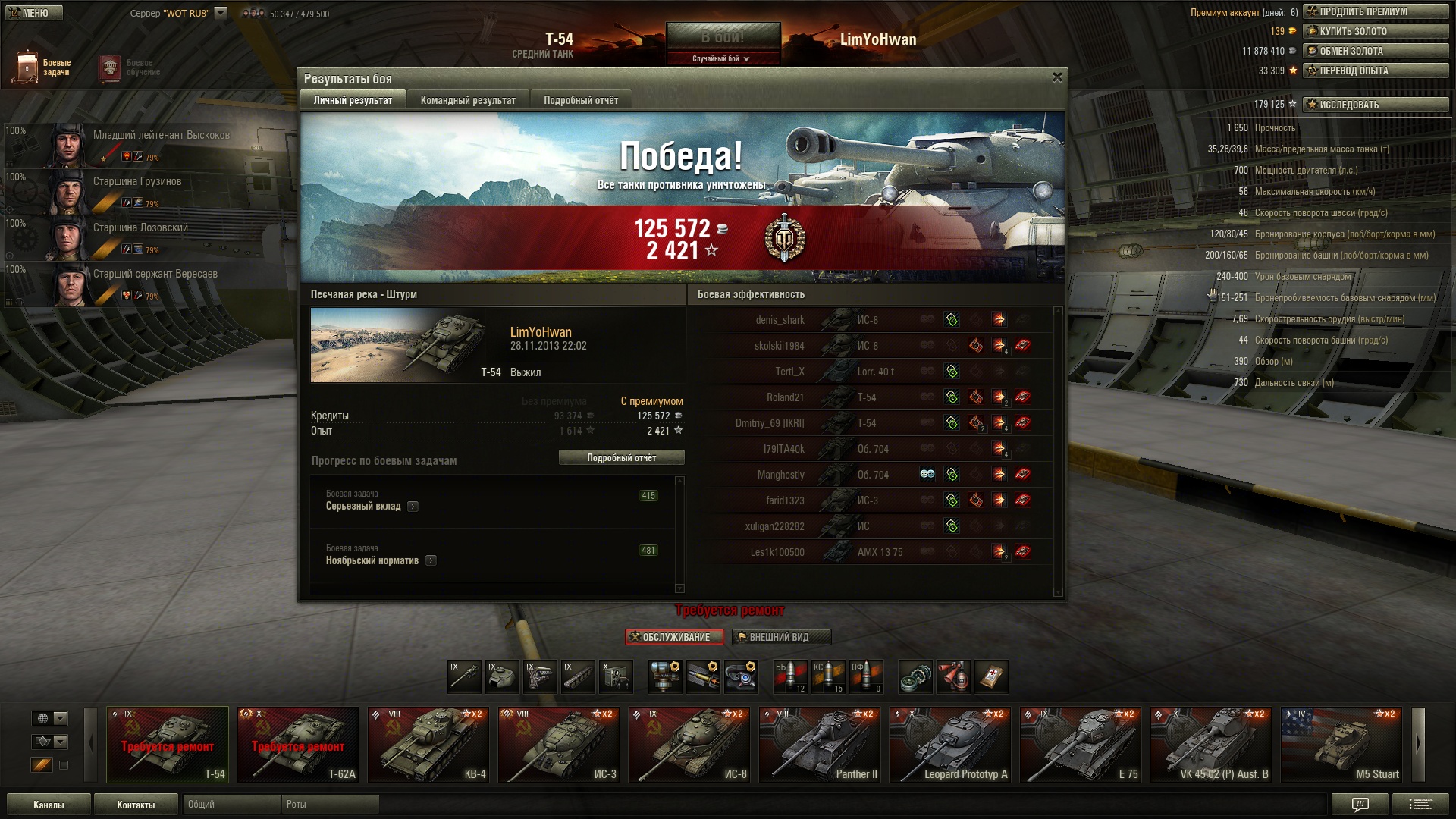The width and height of the screenshot is (1456, 819).
Task: Open the ОБСЛУЖИВАНИЕ service button
Action: coord(674,637)
